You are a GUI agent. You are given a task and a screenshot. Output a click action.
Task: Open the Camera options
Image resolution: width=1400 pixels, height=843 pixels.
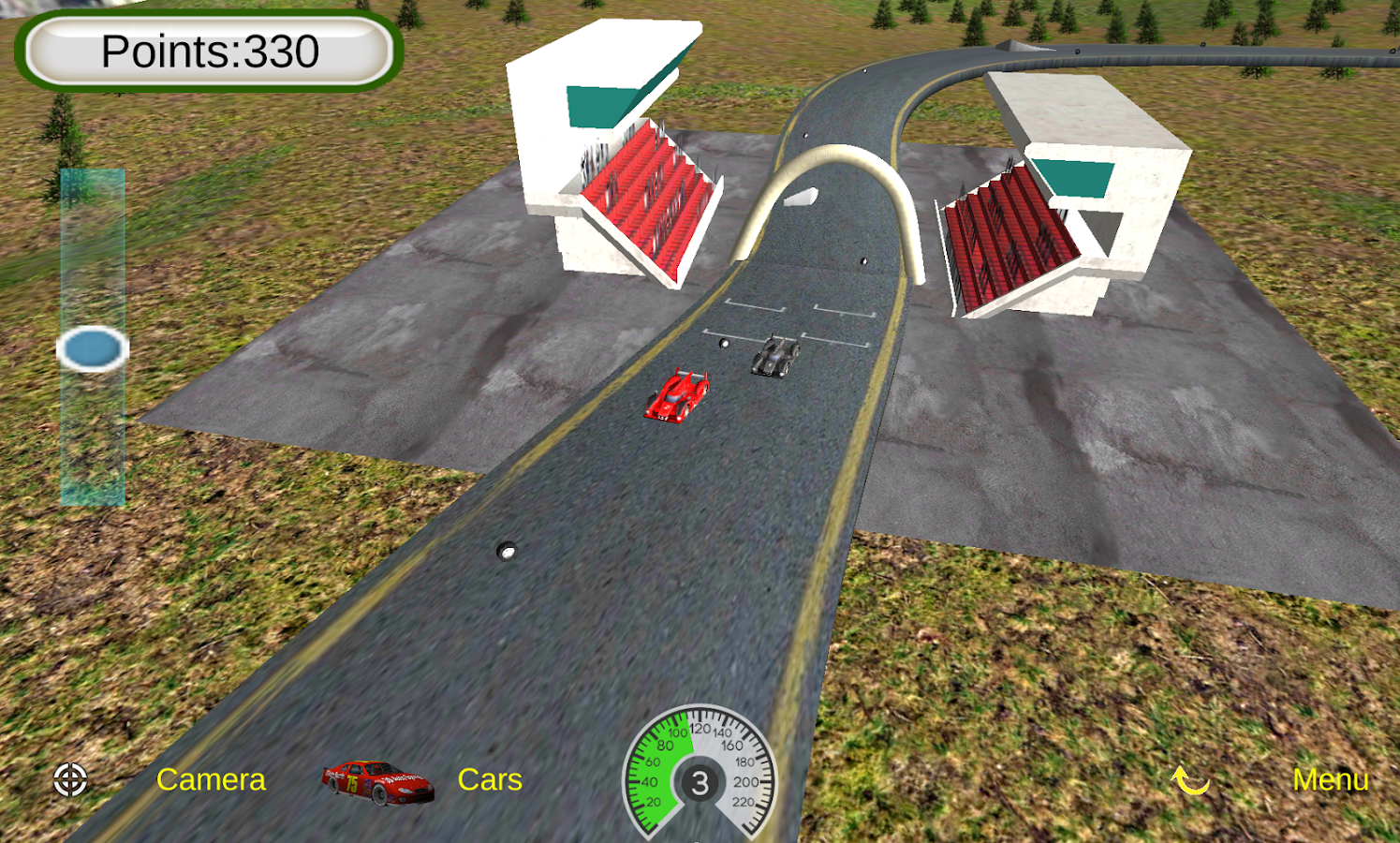[213, 779]
